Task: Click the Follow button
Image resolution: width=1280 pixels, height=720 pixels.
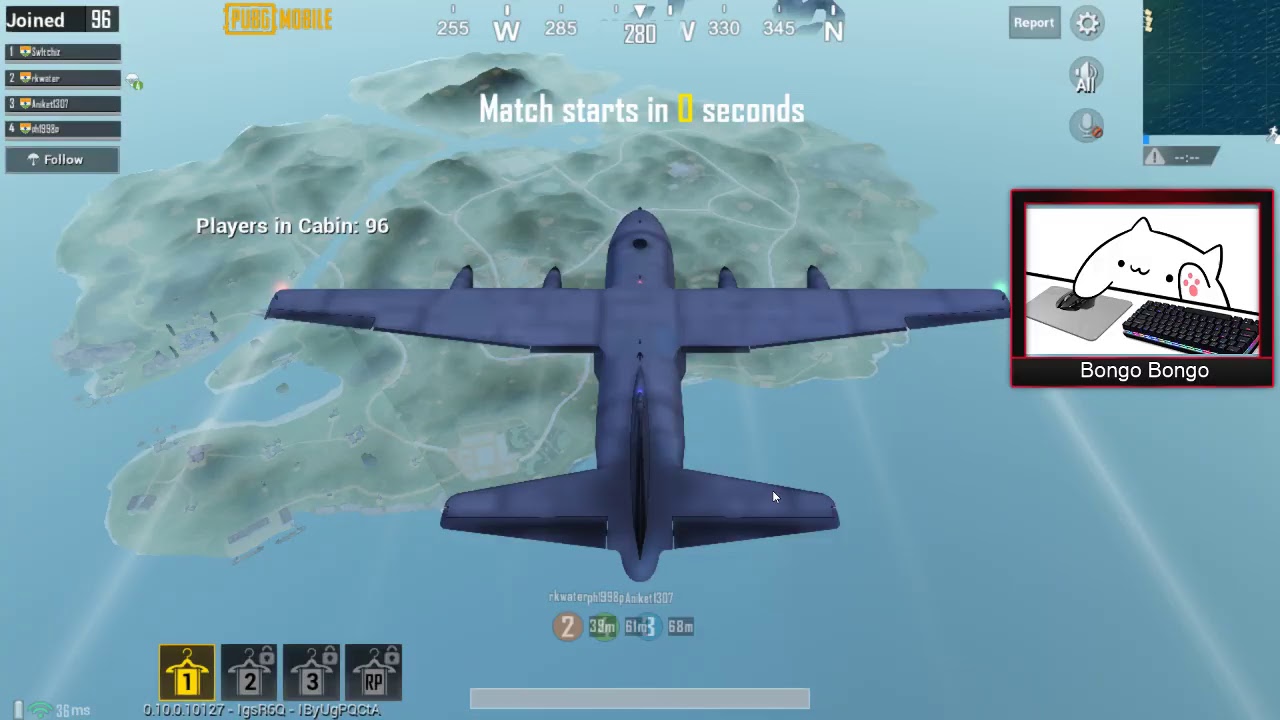Action: click(62, 160)
